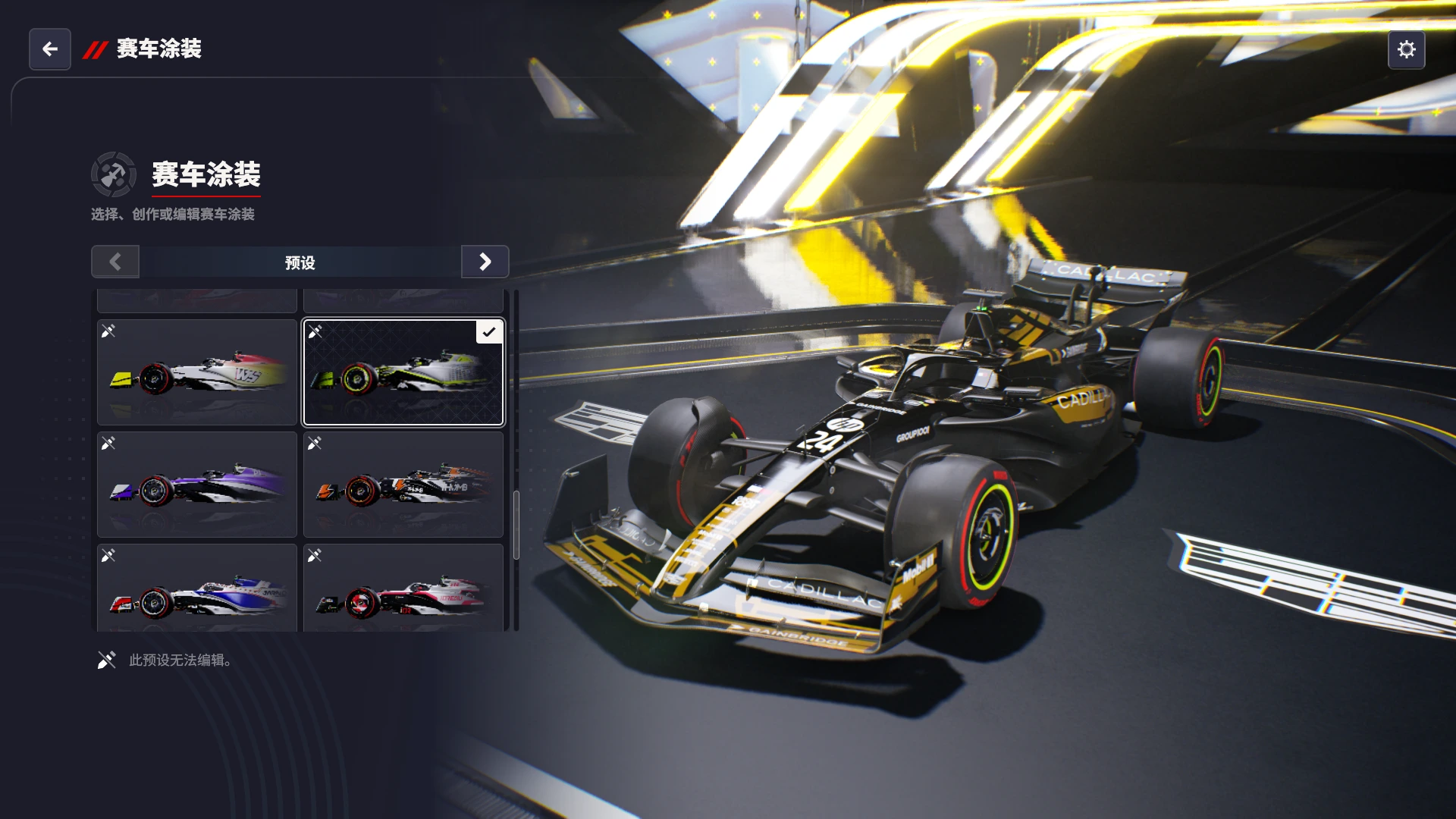The width and height of the screenshot is (1456, 819).
Task: Select the orange and black livery preset
Action: [403, 485]
